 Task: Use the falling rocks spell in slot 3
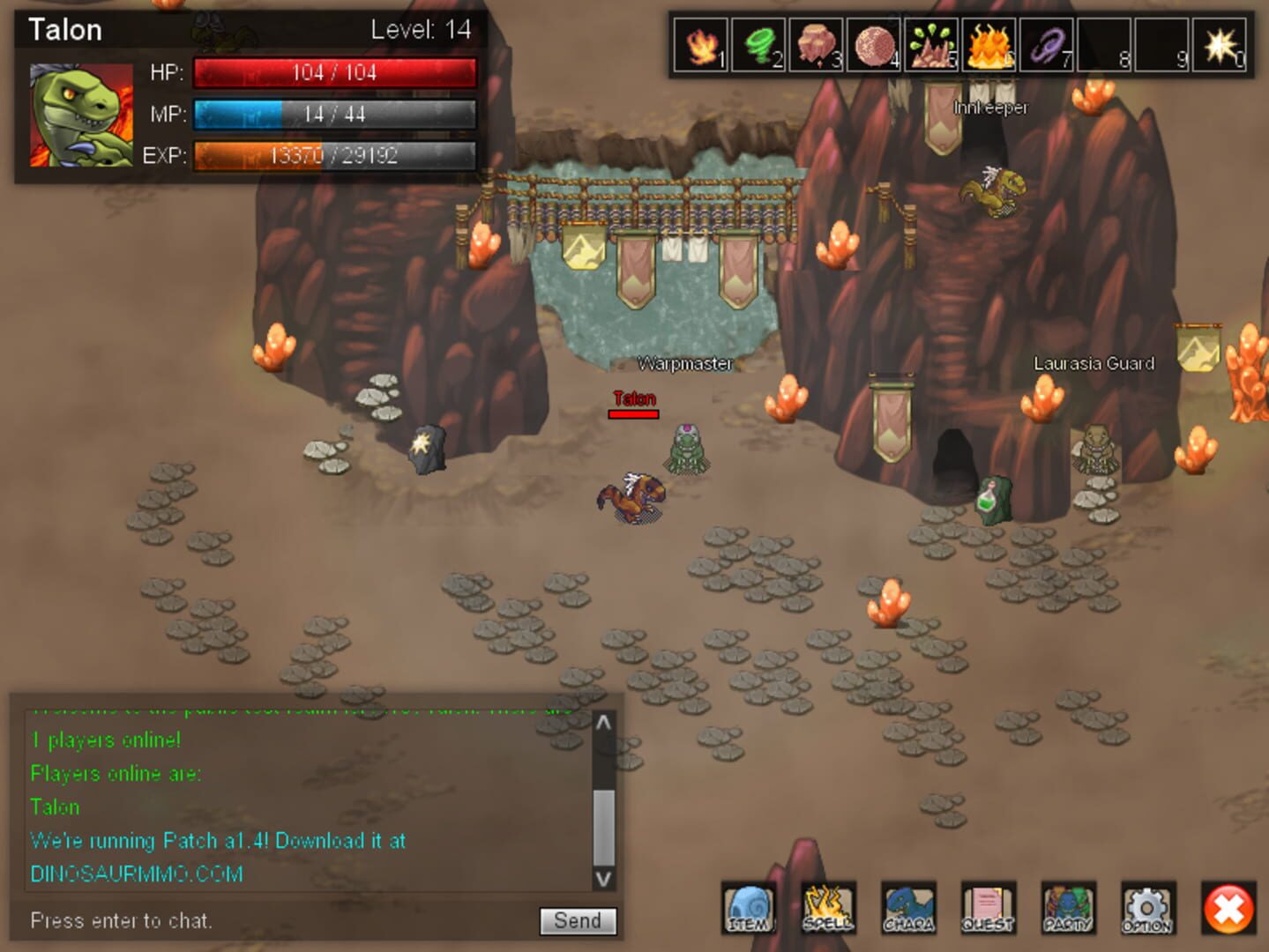tap(816, 45)
